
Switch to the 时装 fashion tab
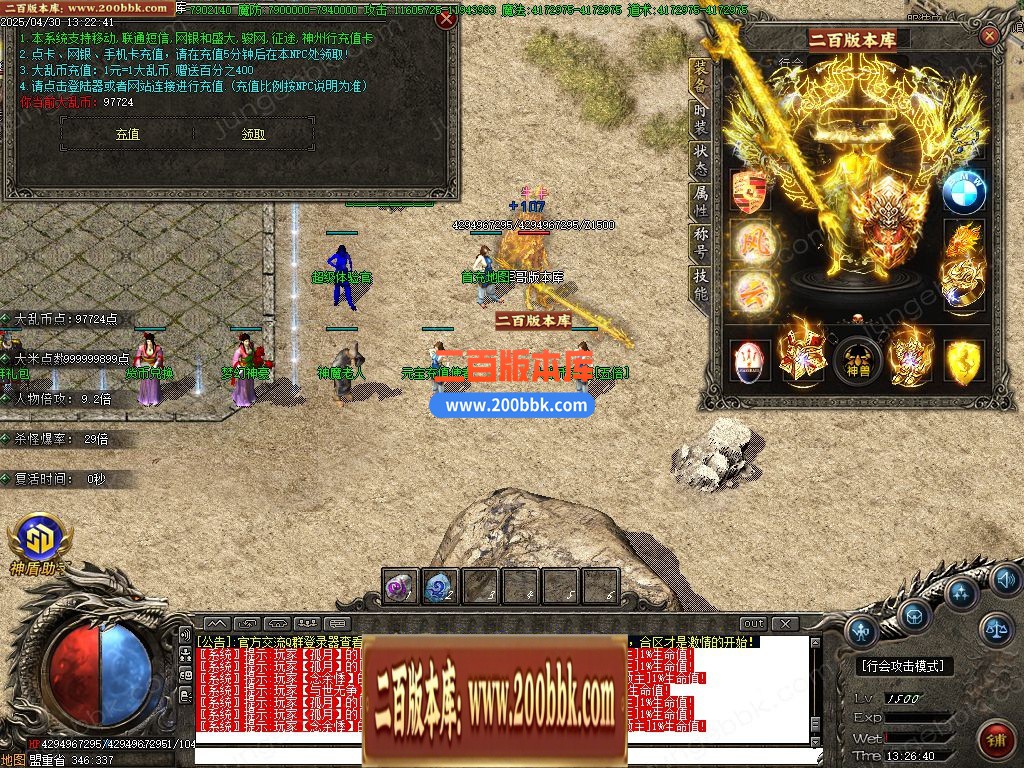point(701,119)
